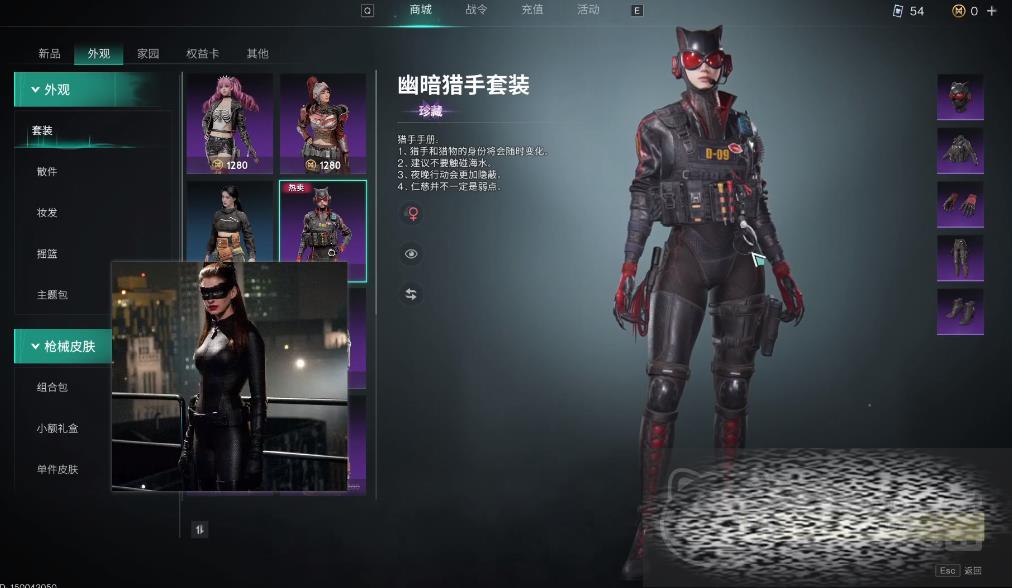Choose the 单件皮肤 entry
Viewport: 1012px width, 588px height.
57,469
